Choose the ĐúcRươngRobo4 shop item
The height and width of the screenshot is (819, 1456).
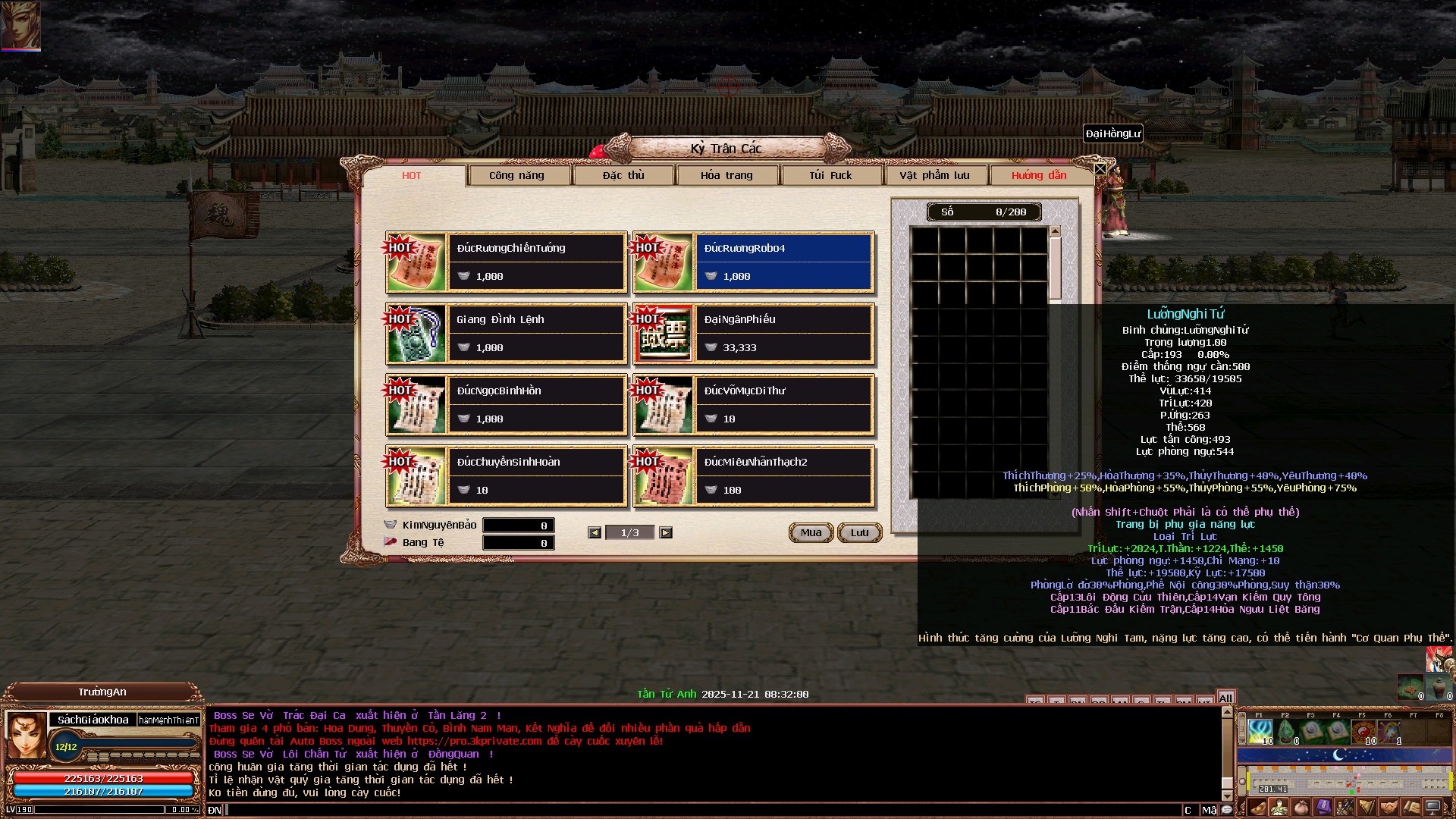click(783, 262)
